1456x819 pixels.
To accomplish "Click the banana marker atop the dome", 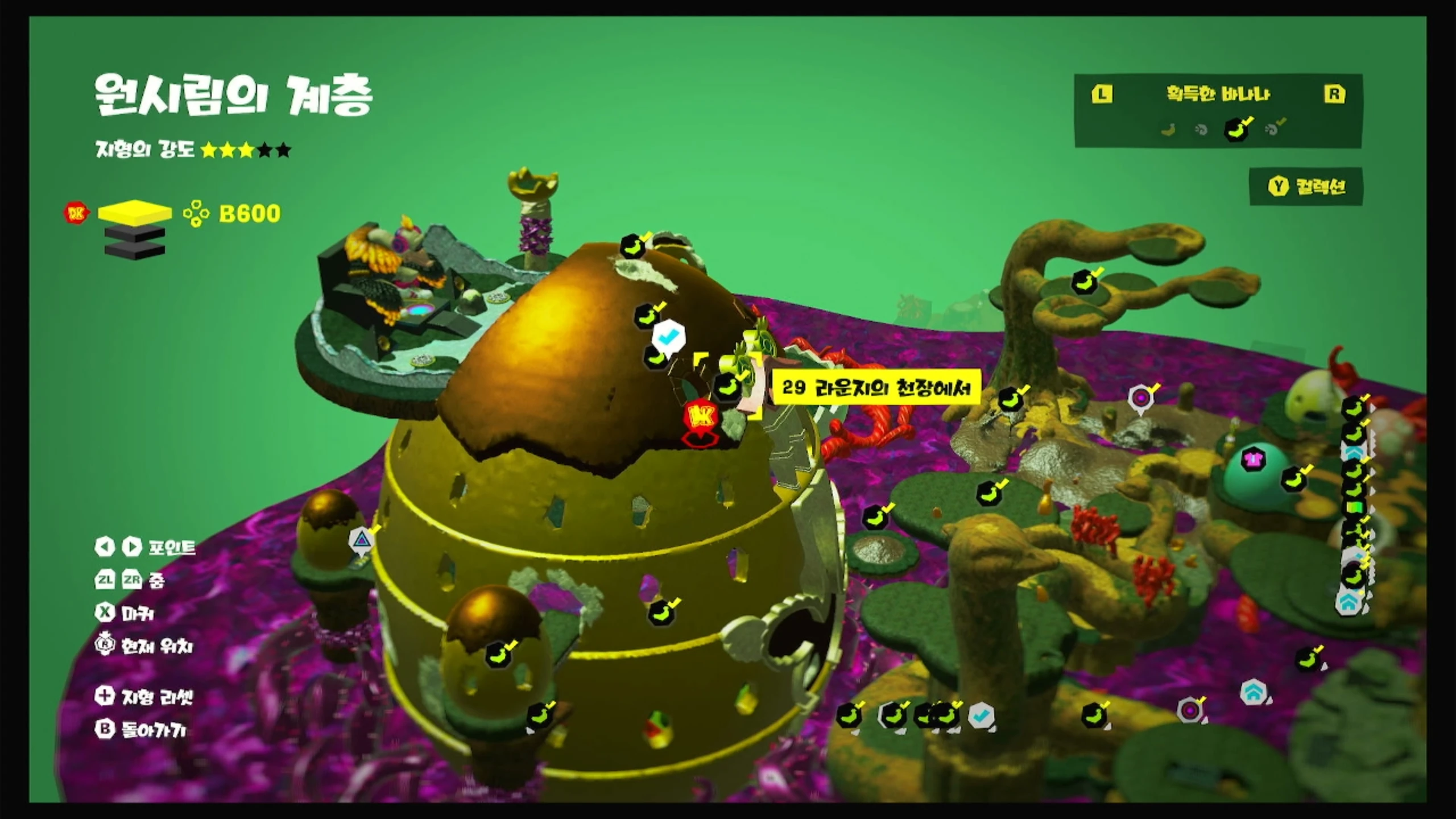I will click(632, 246).
